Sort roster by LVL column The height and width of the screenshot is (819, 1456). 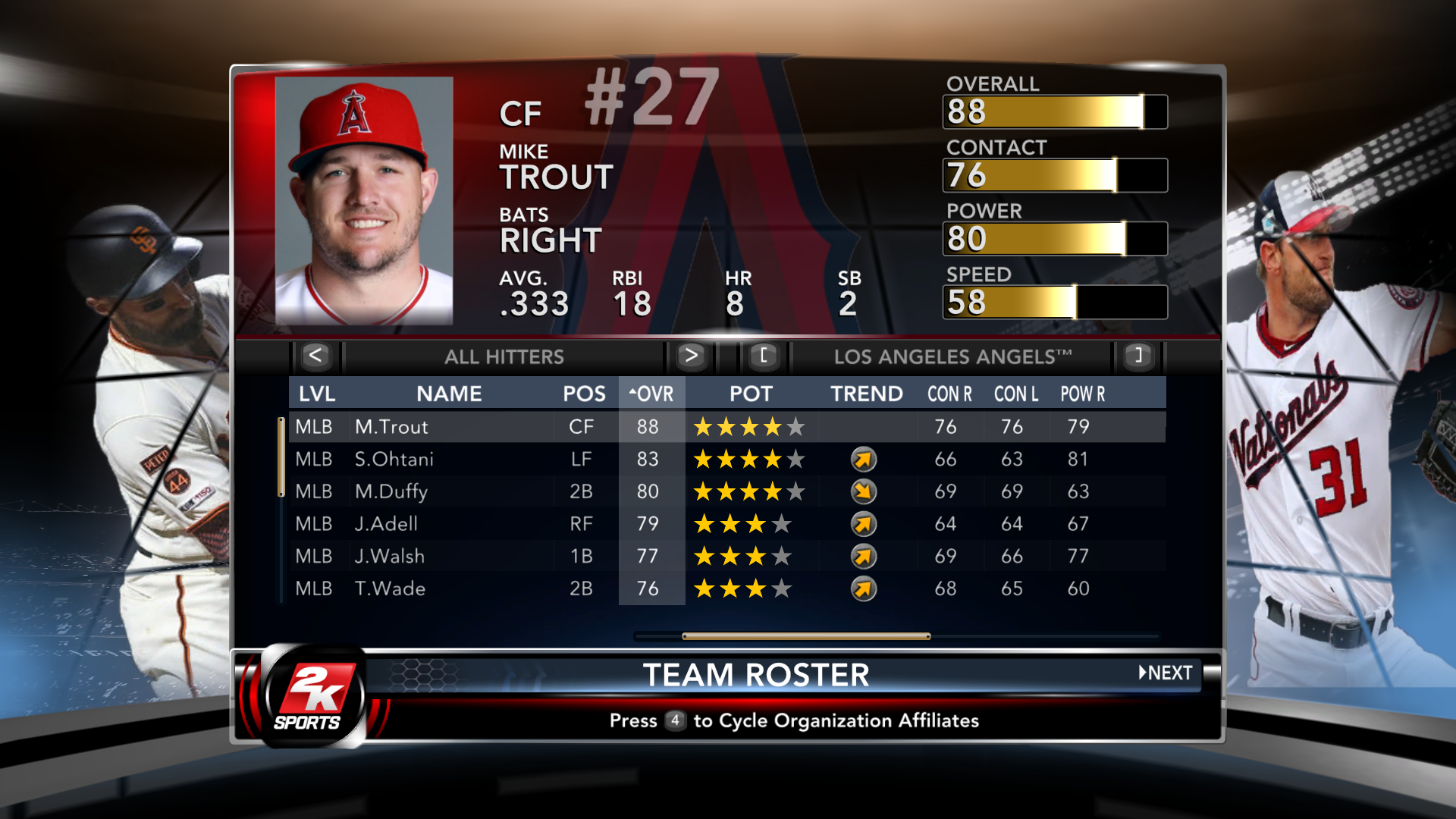pos(317,394)
